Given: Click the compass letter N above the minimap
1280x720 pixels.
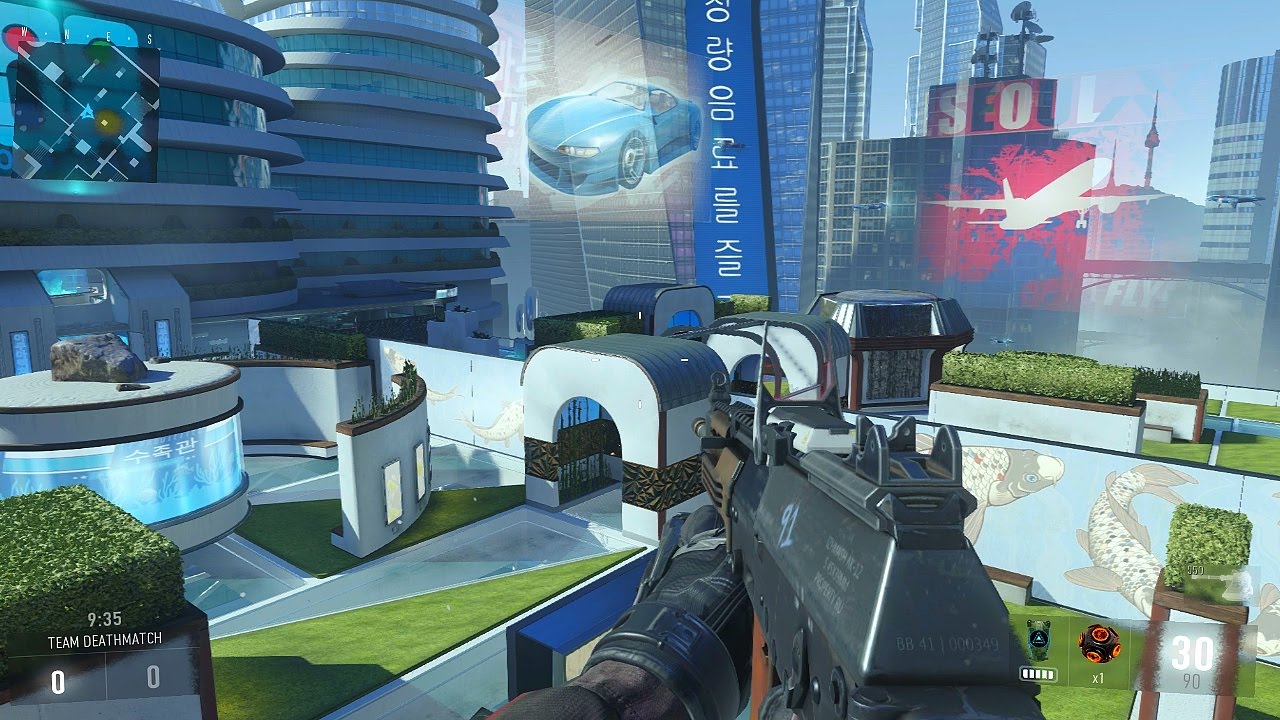Looking at the screenshot, I should pos(66,33).
